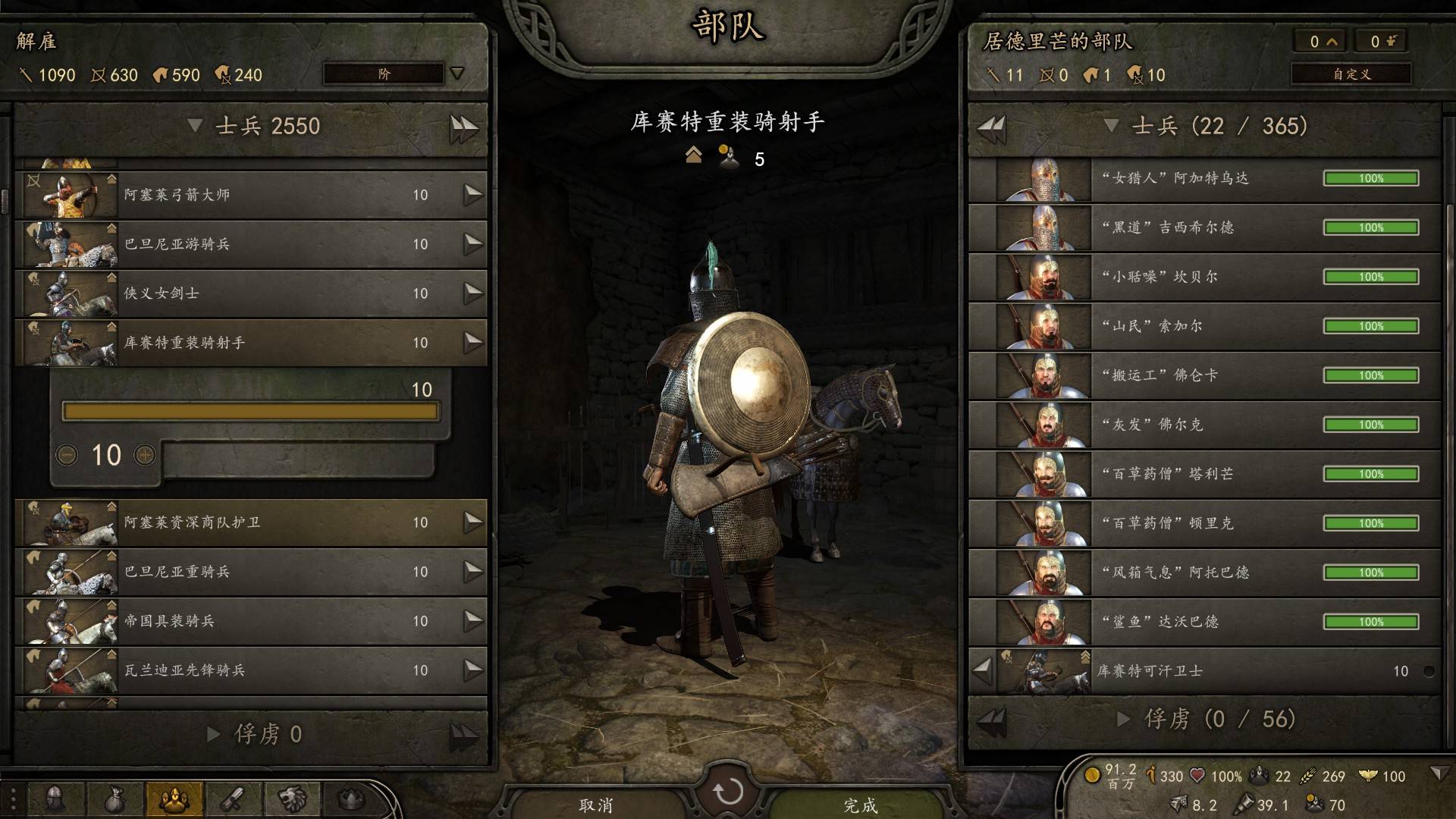Transfer 瓦兰迪亚先锋骑兵 to the right party

coord(472,670)
